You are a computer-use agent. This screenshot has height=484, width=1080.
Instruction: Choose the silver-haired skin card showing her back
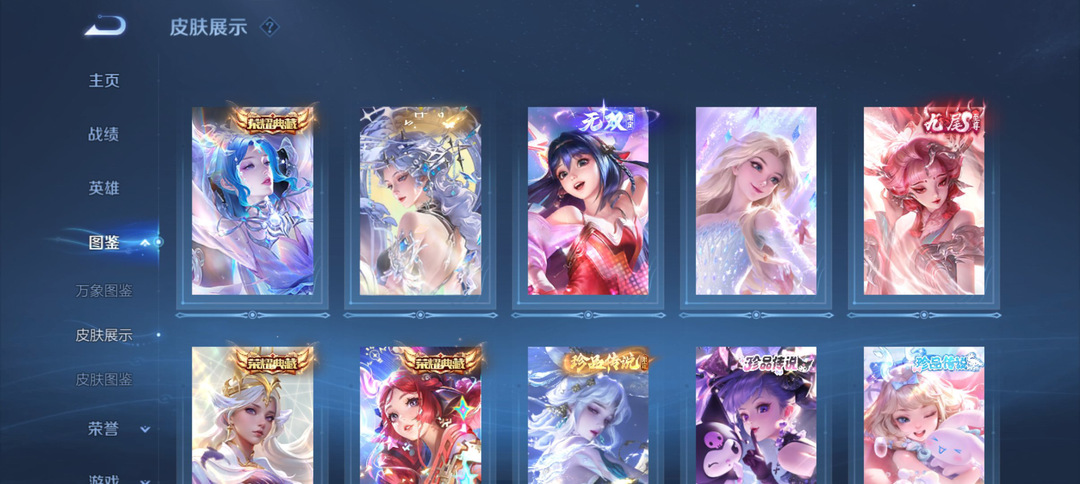click(x=420, y=201)
